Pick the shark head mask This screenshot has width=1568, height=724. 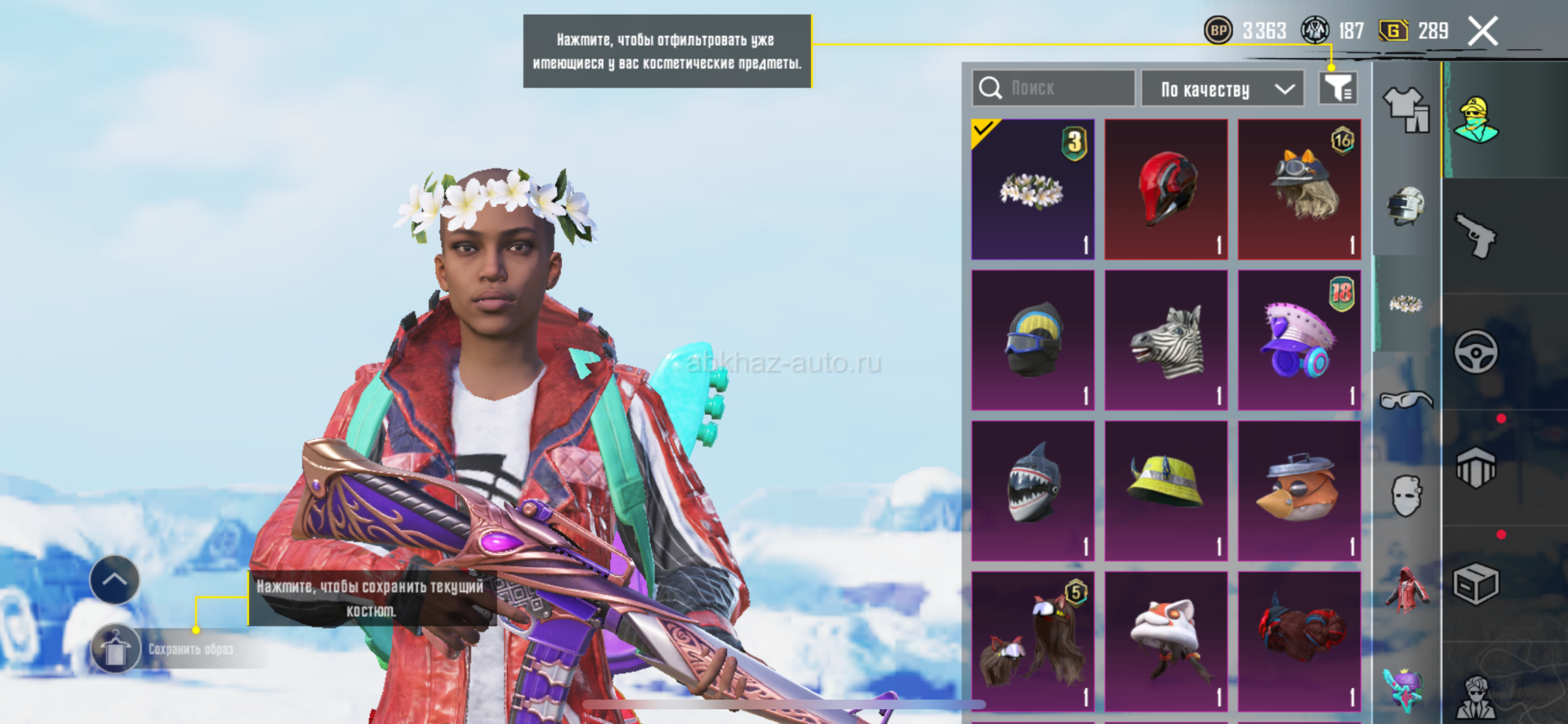coord(1033,491)
